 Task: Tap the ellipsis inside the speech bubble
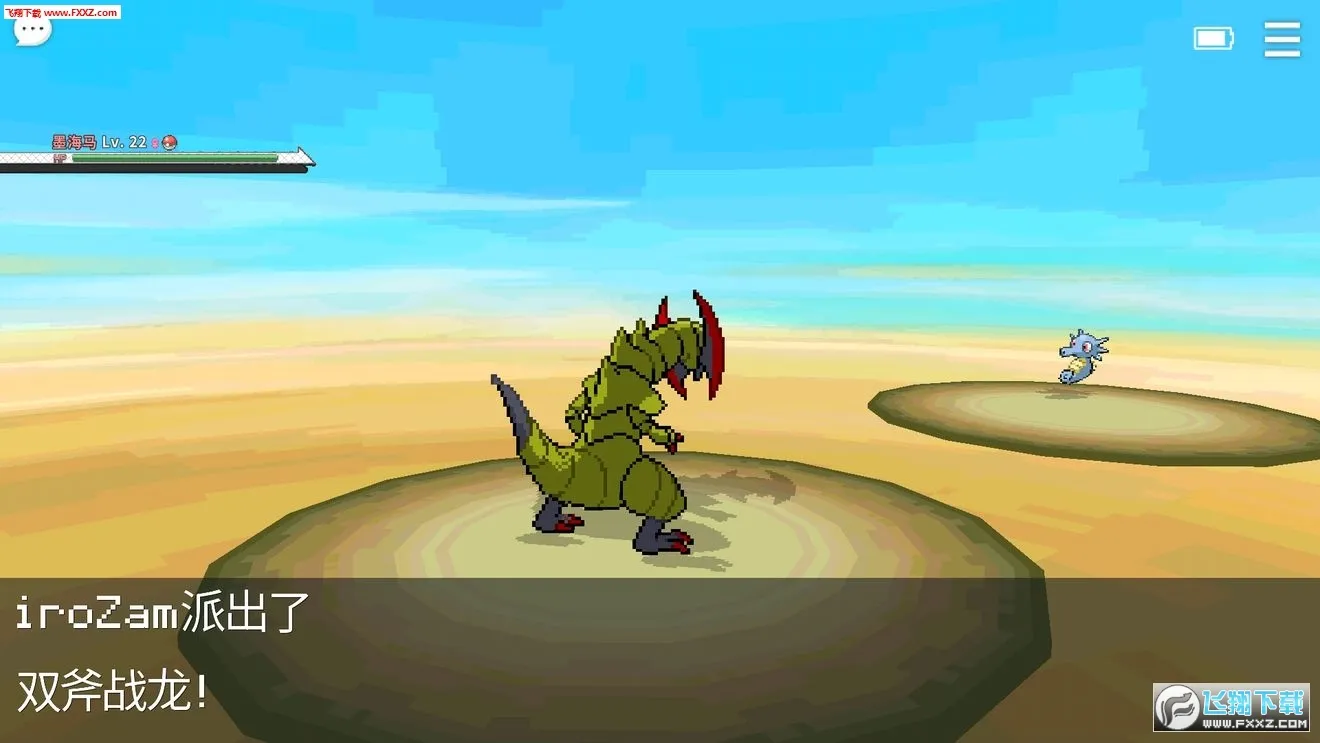[x=33, y=28]
